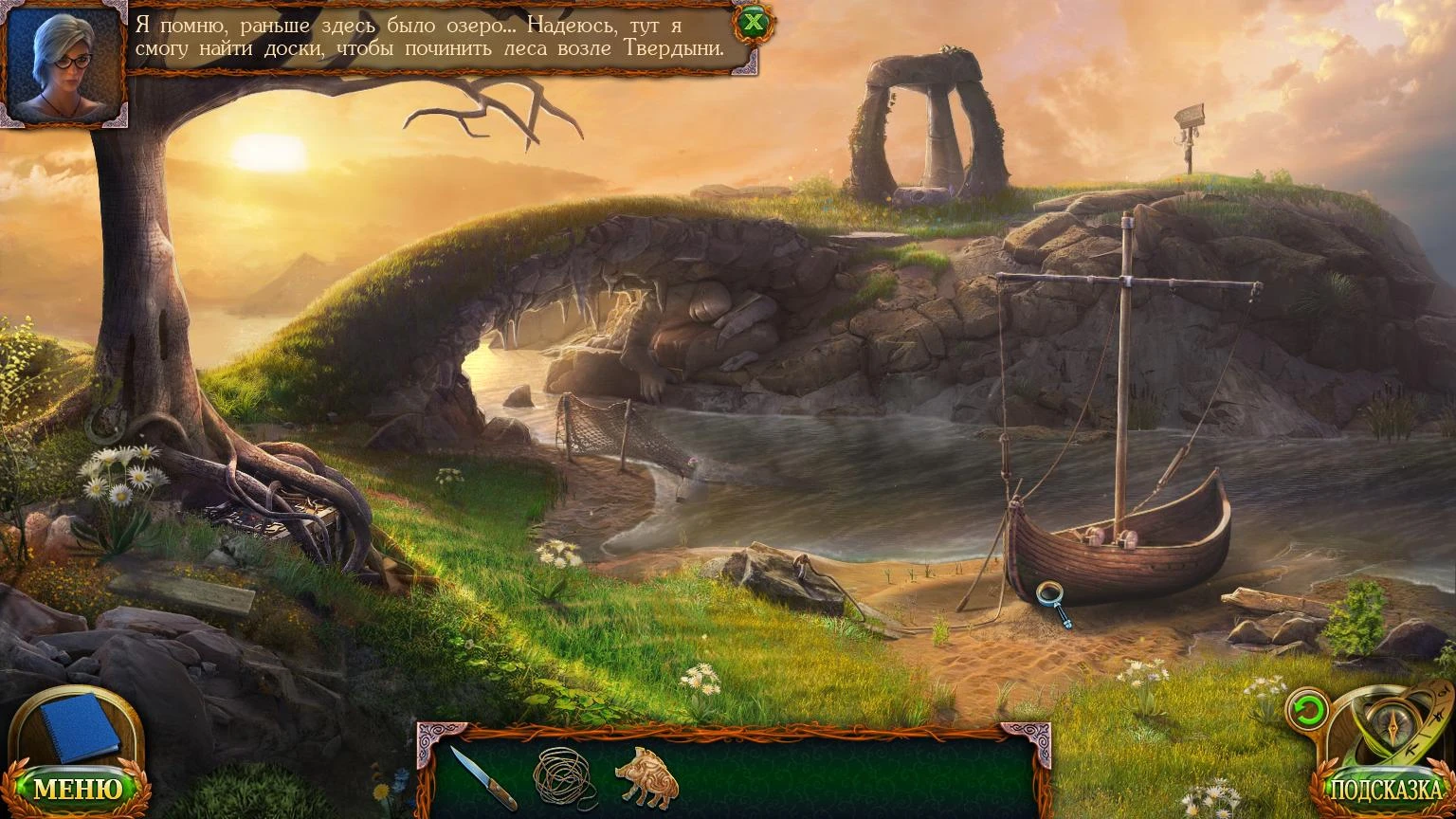Open the blue journal book
The width and height of the screenshot is (1456, 819).
79,727
